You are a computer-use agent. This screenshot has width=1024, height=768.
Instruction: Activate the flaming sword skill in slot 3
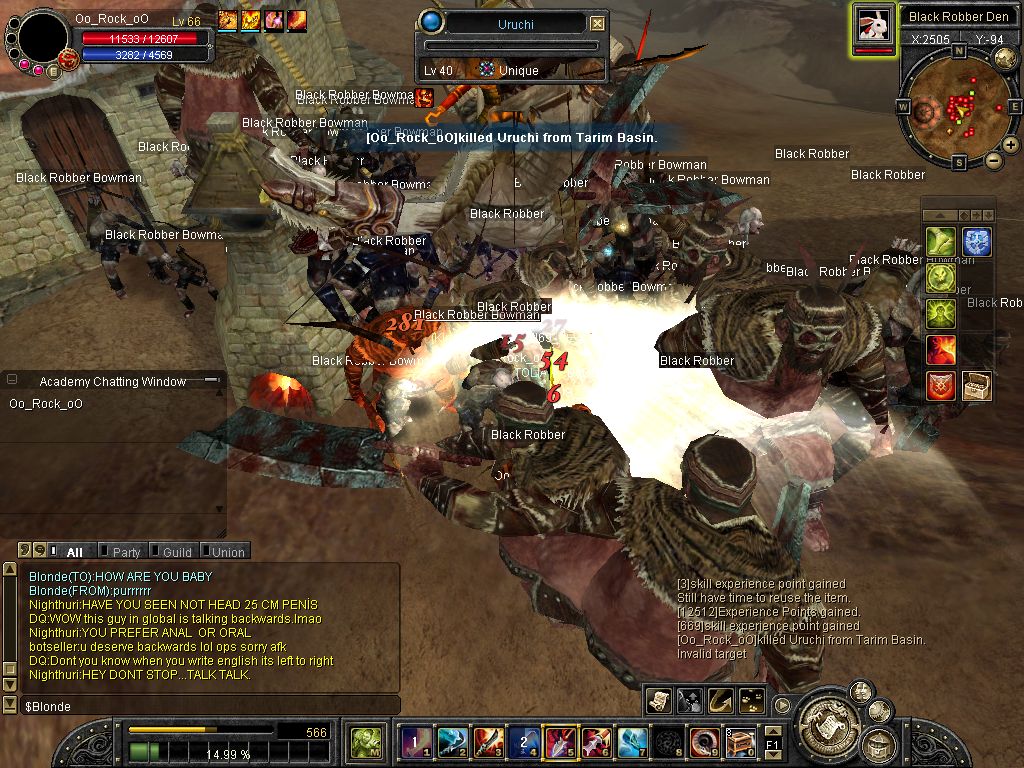(x=487, y=741)
